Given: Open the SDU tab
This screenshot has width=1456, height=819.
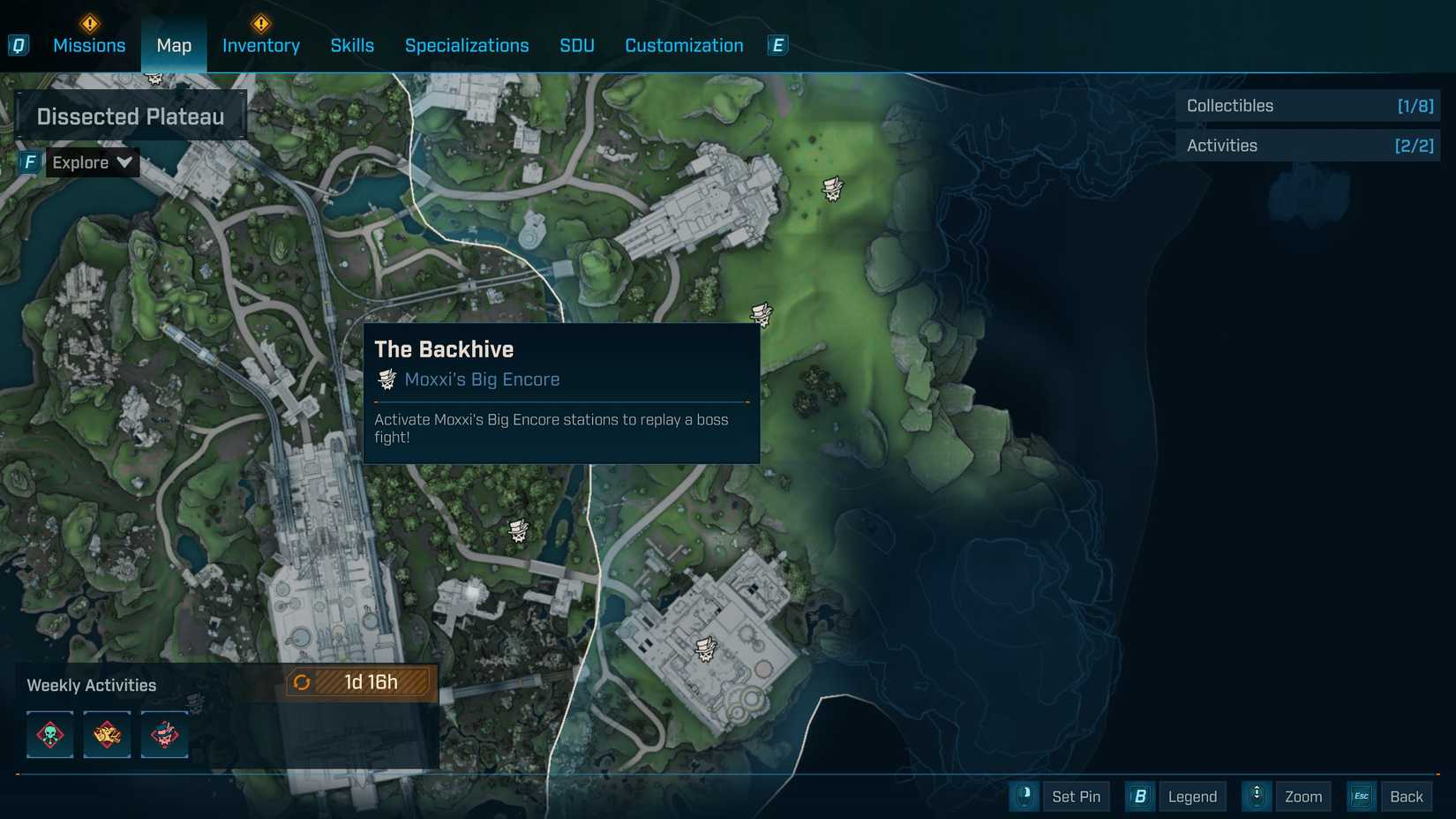Looking at the screenshot, I should pos(577,46).
